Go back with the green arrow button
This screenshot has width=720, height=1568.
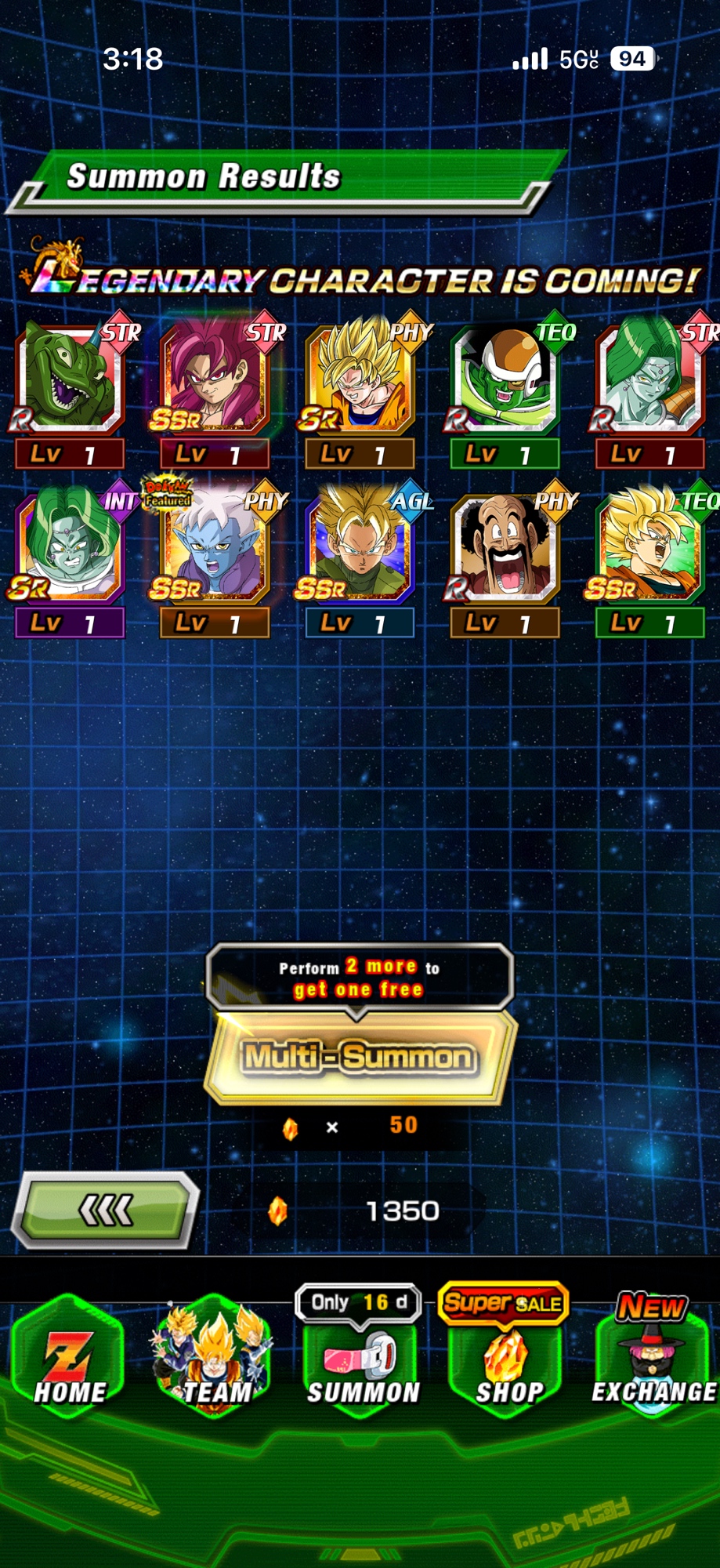point(106,1210)
